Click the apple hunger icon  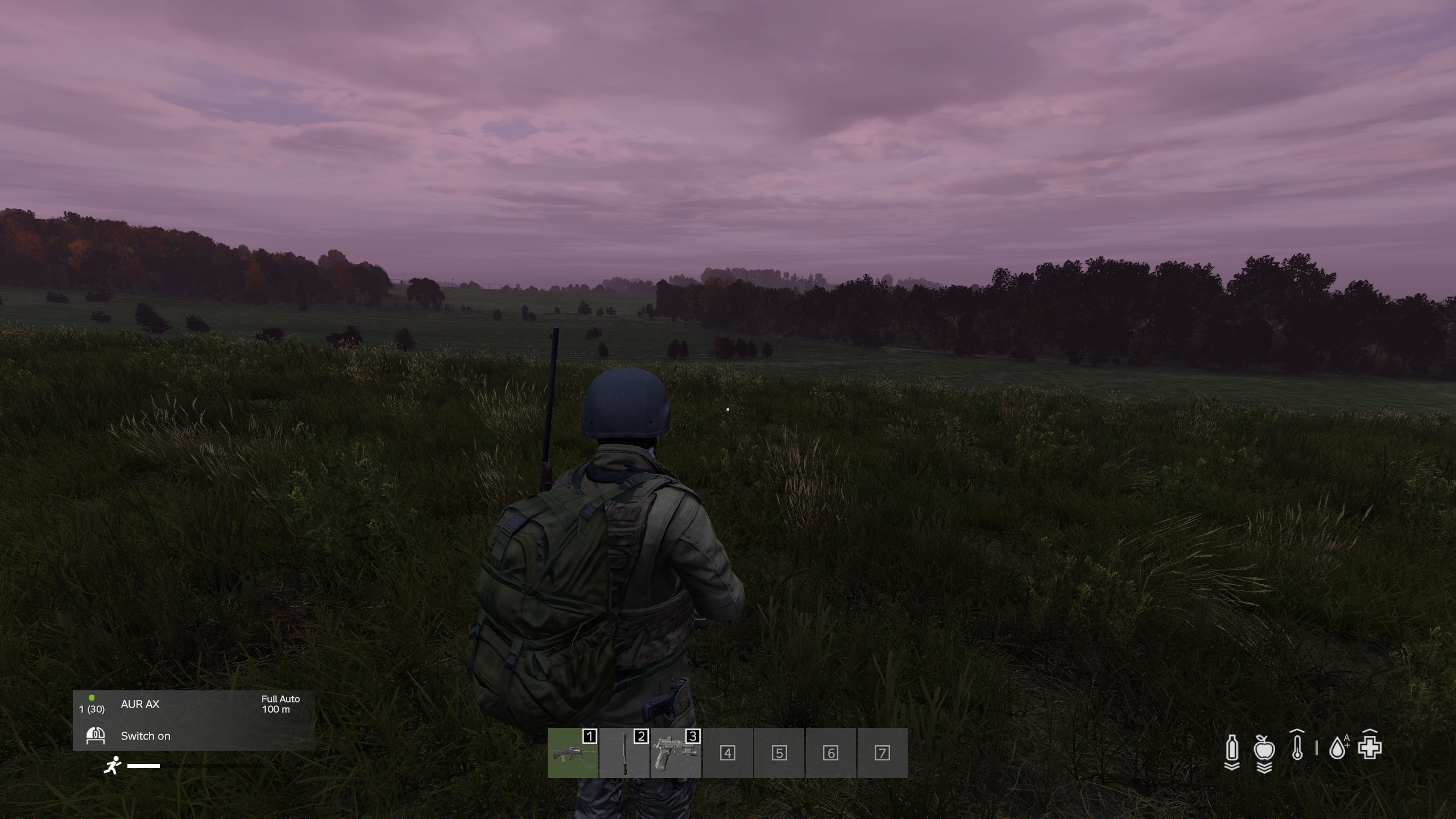click(x=1264, y=750)
